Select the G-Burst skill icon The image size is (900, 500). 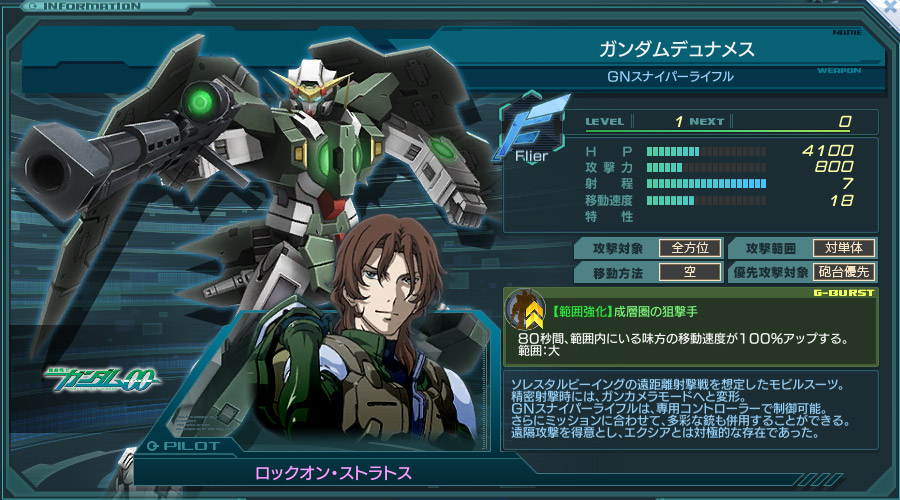(526, 311)
